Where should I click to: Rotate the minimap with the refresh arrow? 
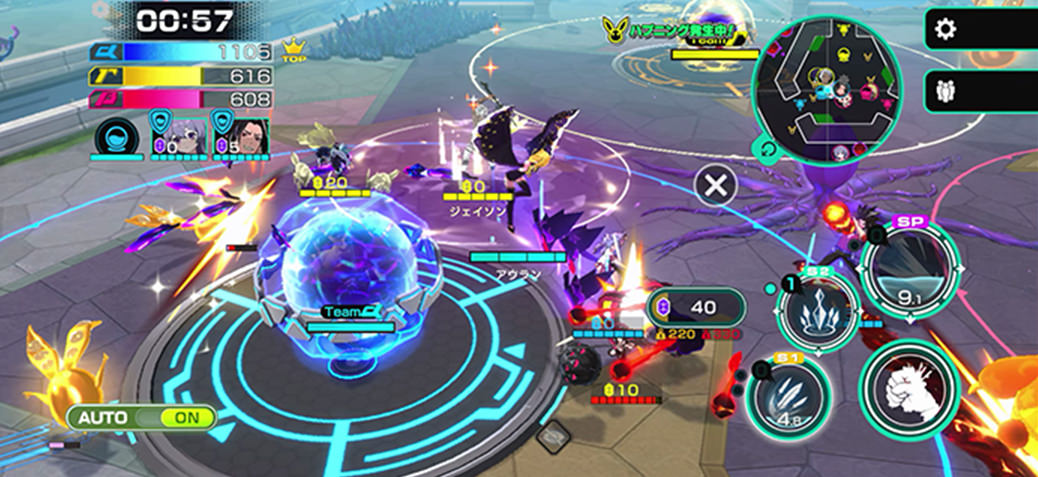767,150
